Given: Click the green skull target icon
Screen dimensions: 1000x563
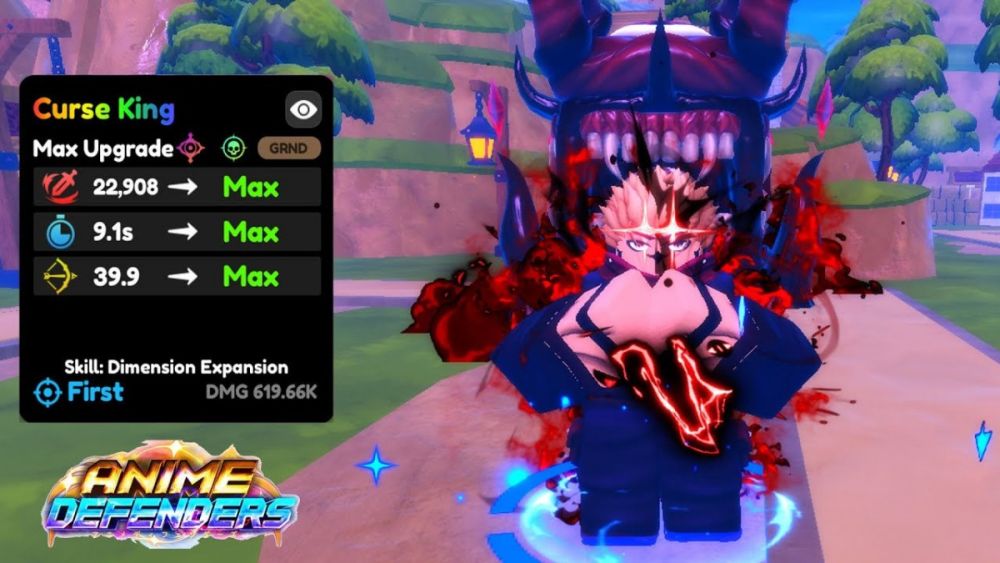Looking at the screenshot, I should (233, 148).
